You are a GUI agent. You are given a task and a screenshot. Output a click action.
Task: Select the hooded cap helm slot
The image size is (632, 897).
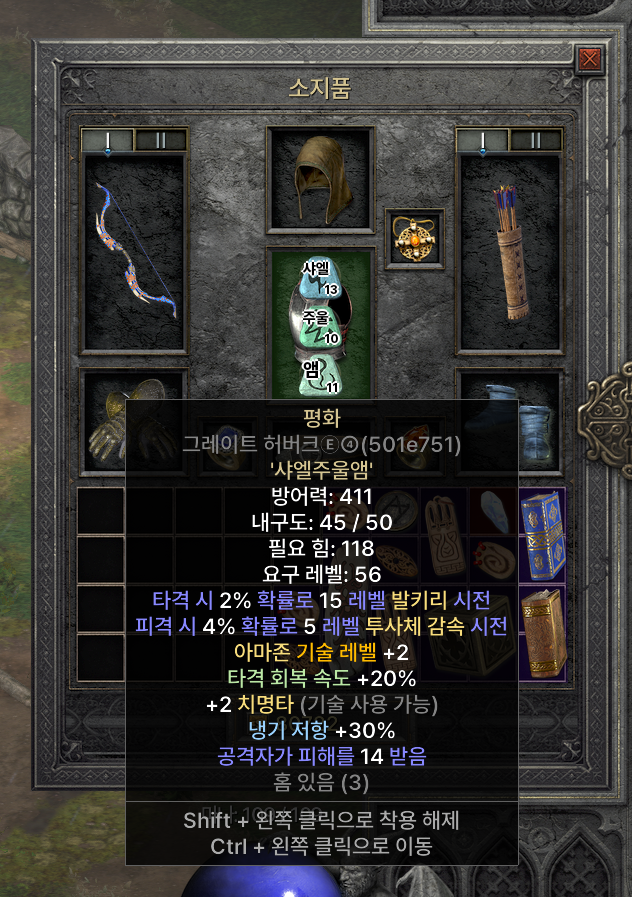coord(320,178)
